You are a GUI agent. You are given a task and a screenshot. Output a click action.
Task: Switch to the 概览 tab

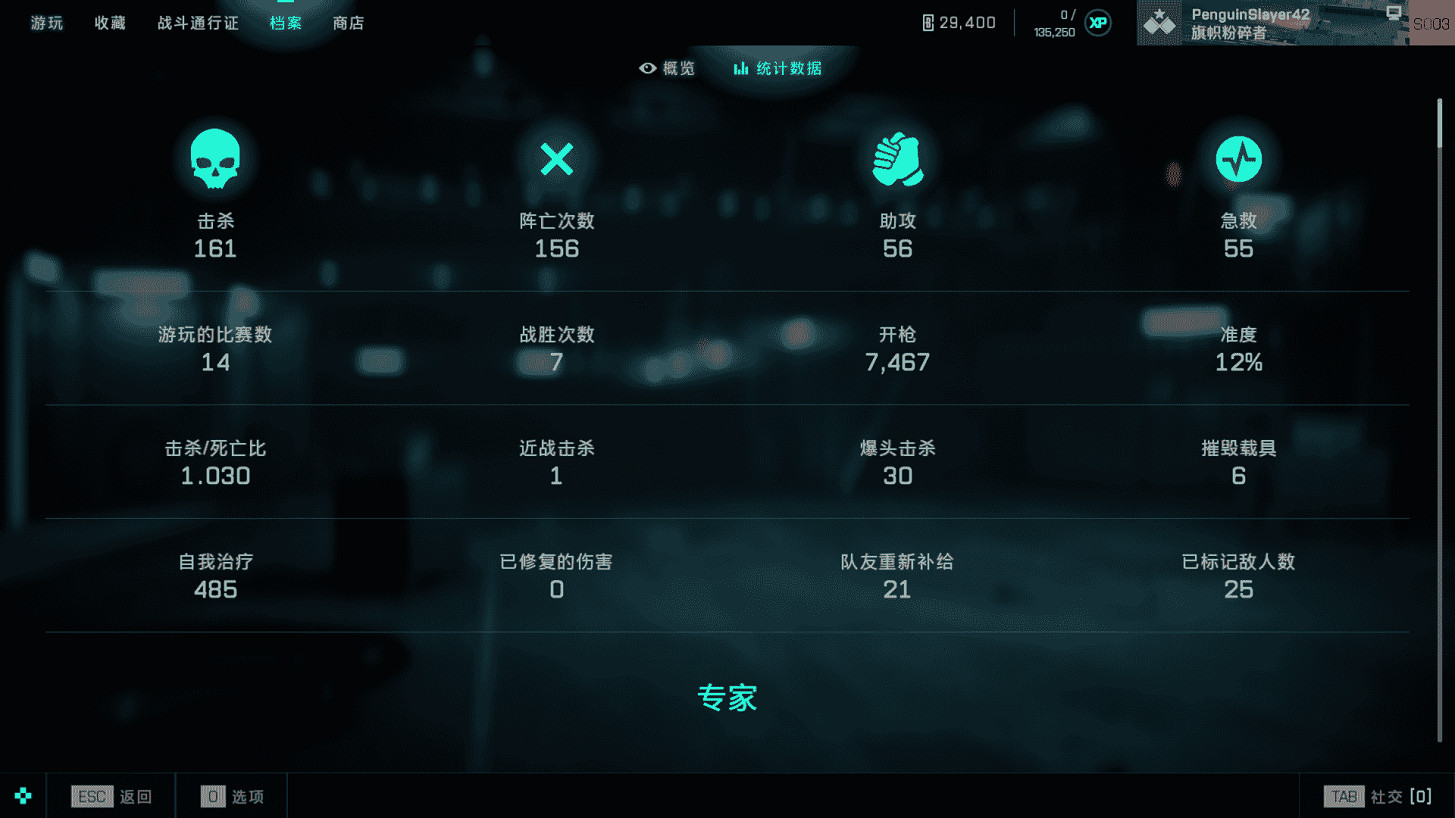pos(667,68)
